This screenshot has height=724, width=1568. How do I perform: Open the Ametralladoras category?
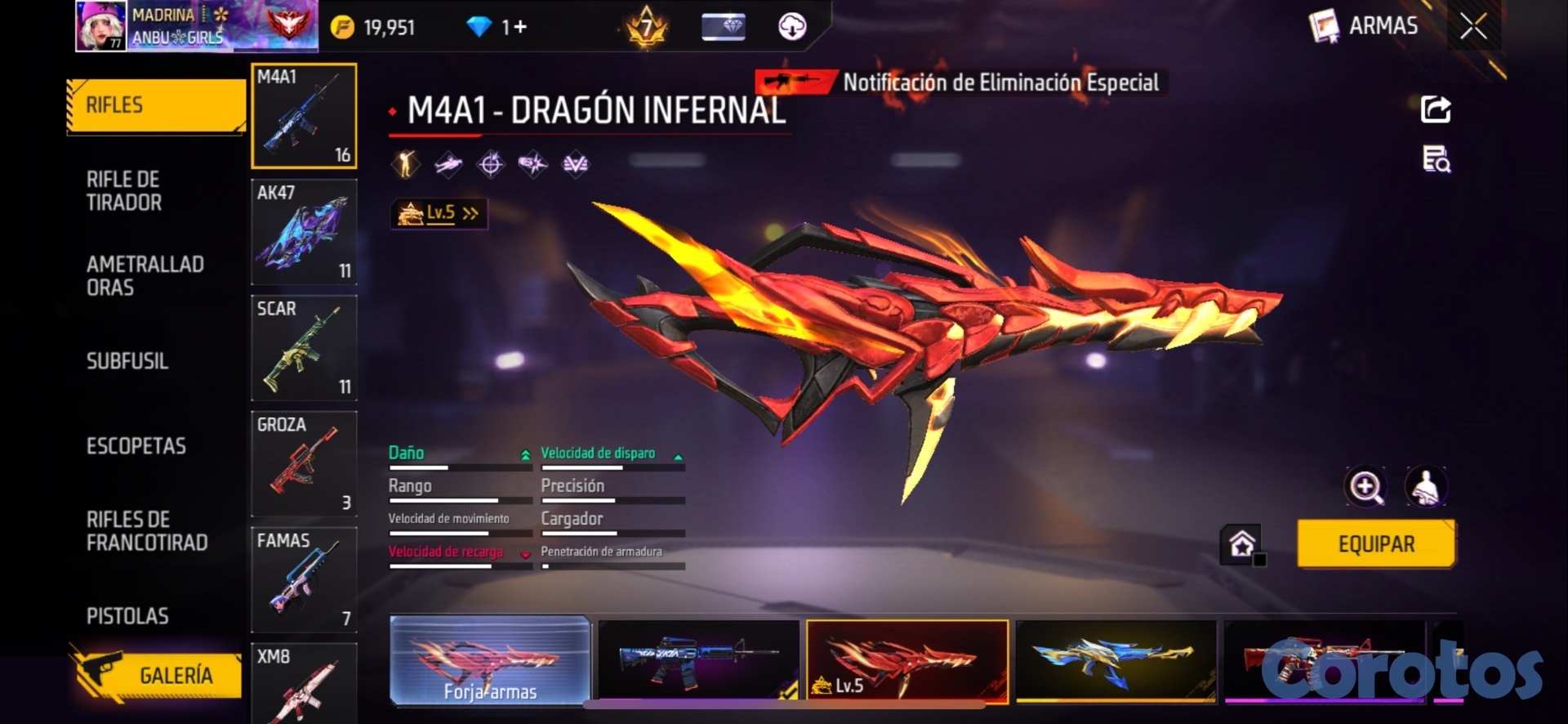click(x=145, y=276)
